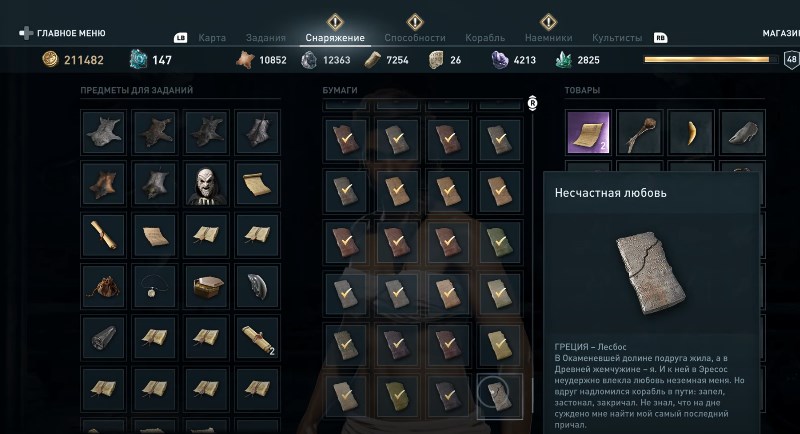800x434 pixels.
Task: Select the rolled scroll with count 2
Action: 257,340
